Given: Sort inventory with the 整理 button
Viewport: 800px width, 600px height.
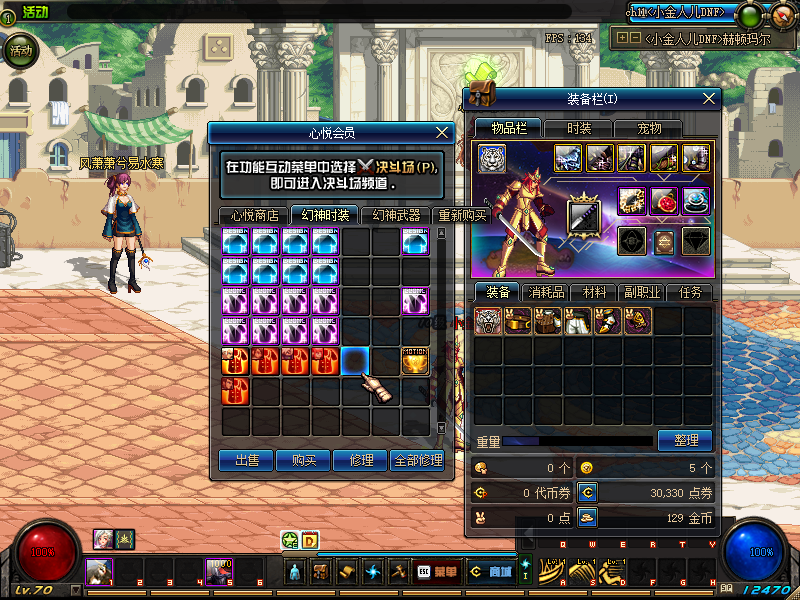Looking at the screenshot, I should click(x=684, y=440).
